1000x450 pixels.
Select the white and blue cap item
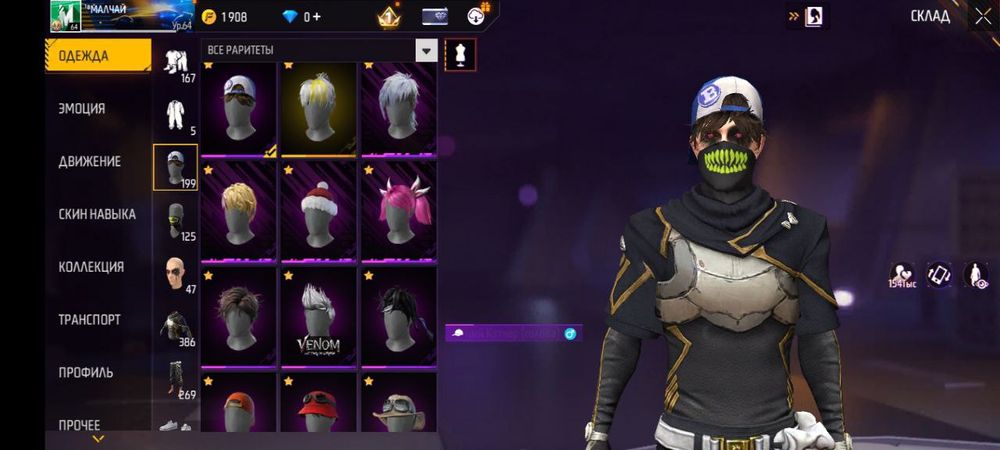tap(239, 108)
